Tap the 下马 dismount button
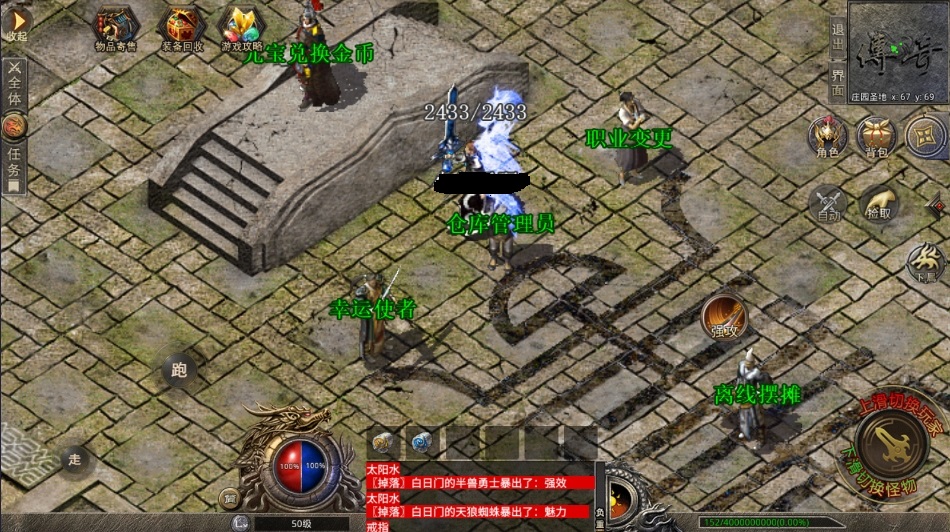Viewport: 950px width, 532px height. pyautogui.click(x=925, y=264)
